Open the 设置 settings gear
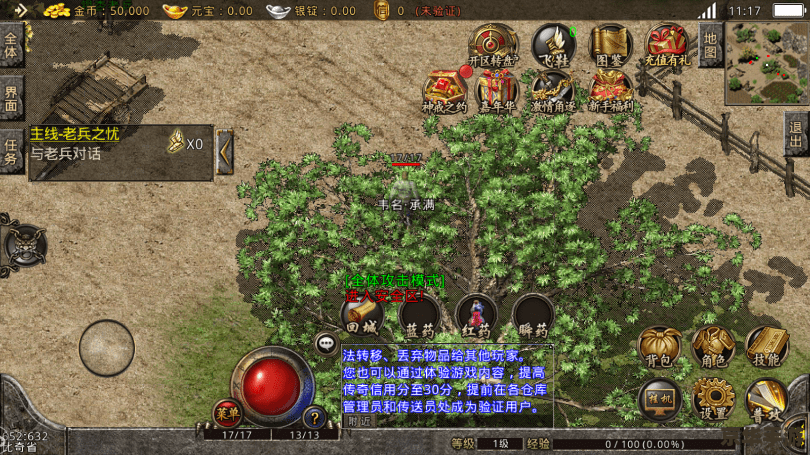The height and width of the screenshot is (455, 810). click(713, 400)
